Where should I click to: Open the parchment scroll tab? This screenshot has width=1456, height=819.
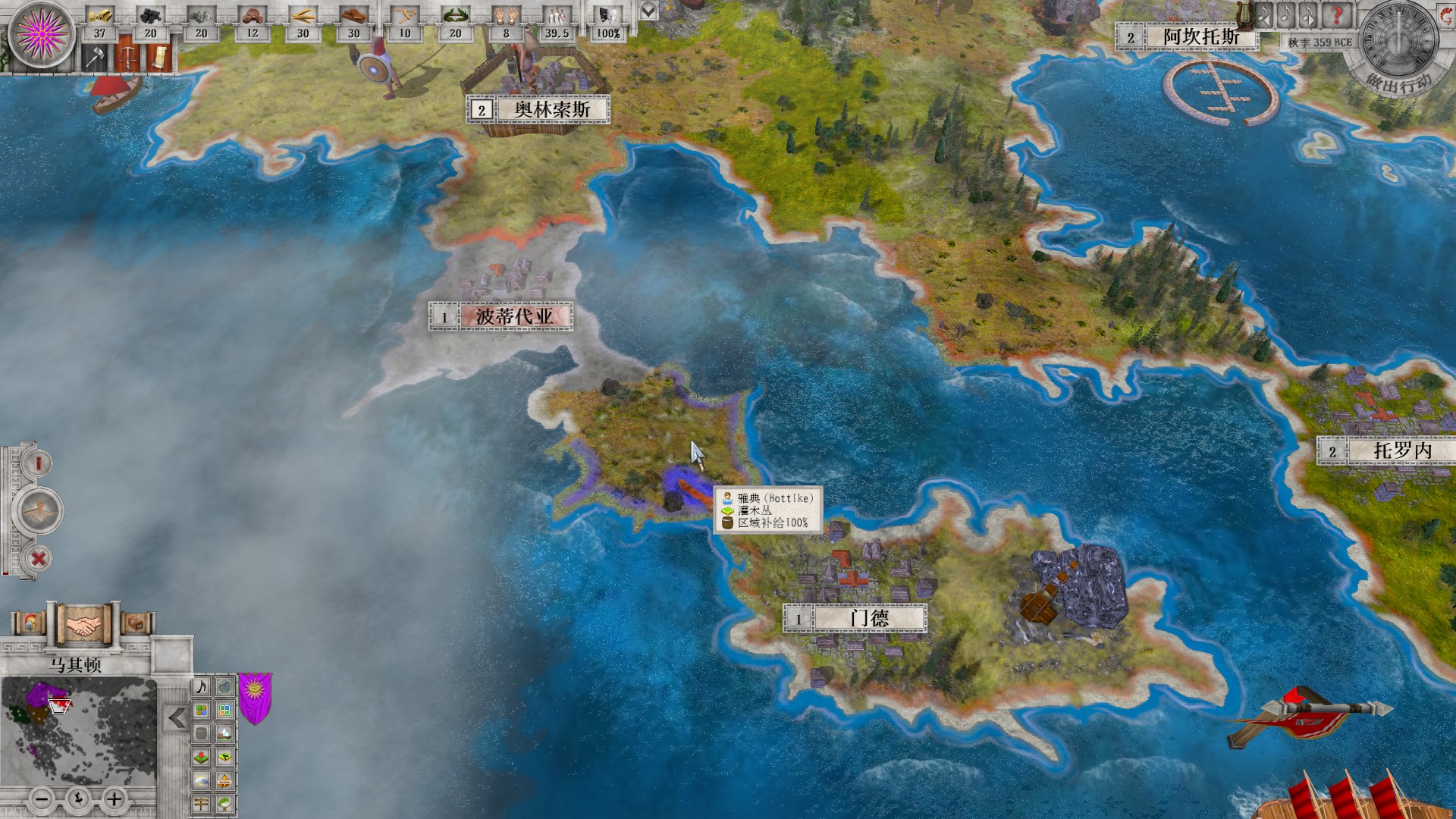(158, 58)
